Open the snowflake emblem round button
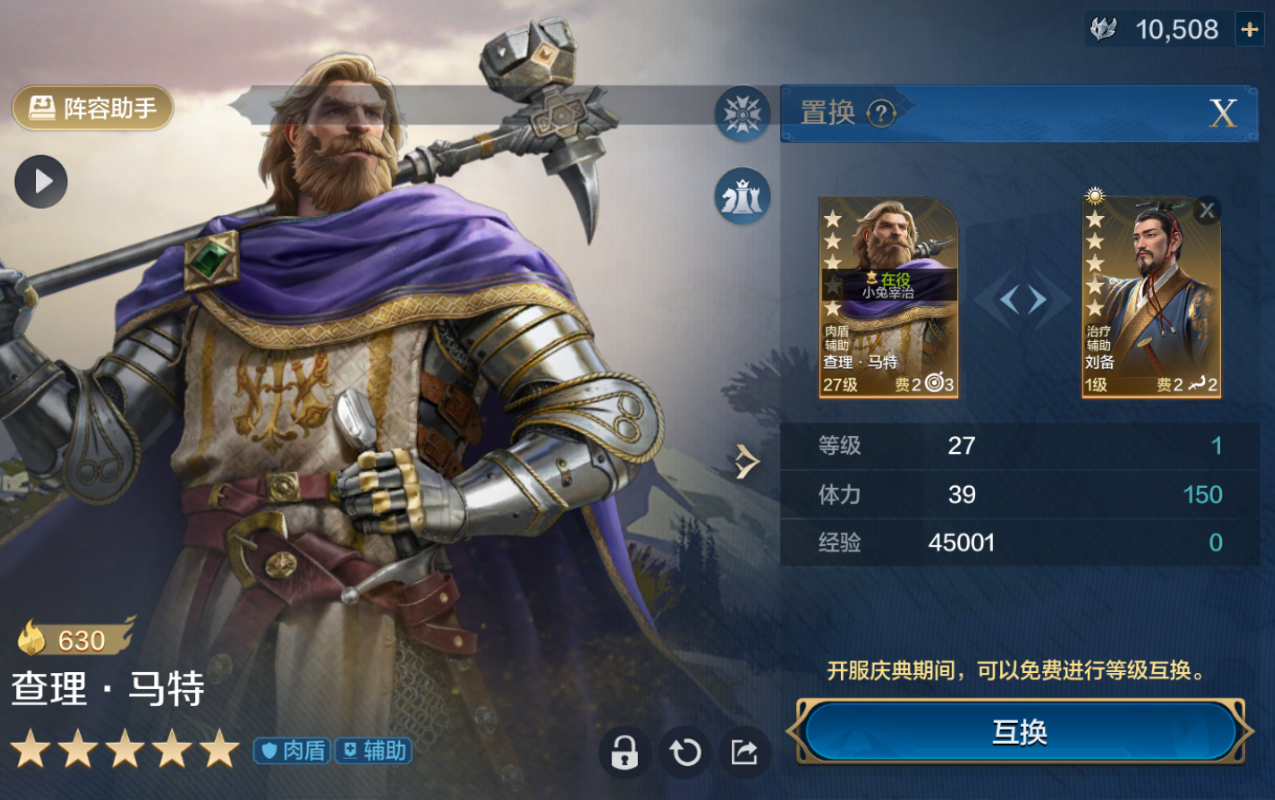 tap(742, 113)
